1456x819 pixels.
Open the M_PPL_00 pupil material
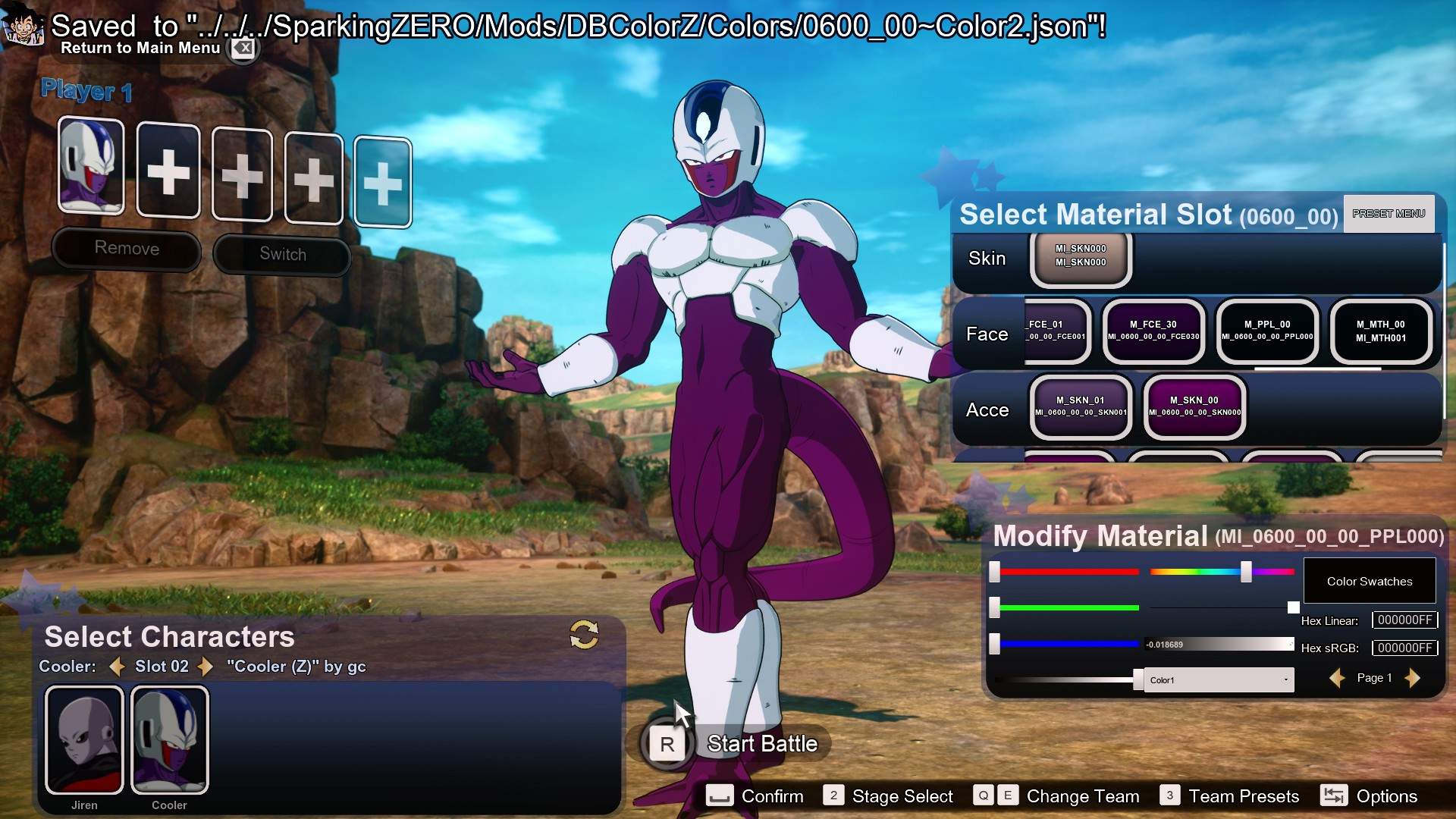coord(1266,332)
